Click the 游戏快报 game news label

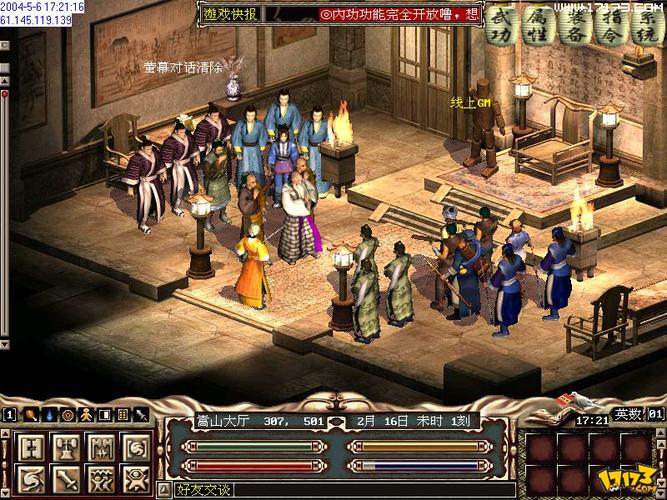(229, 14)
